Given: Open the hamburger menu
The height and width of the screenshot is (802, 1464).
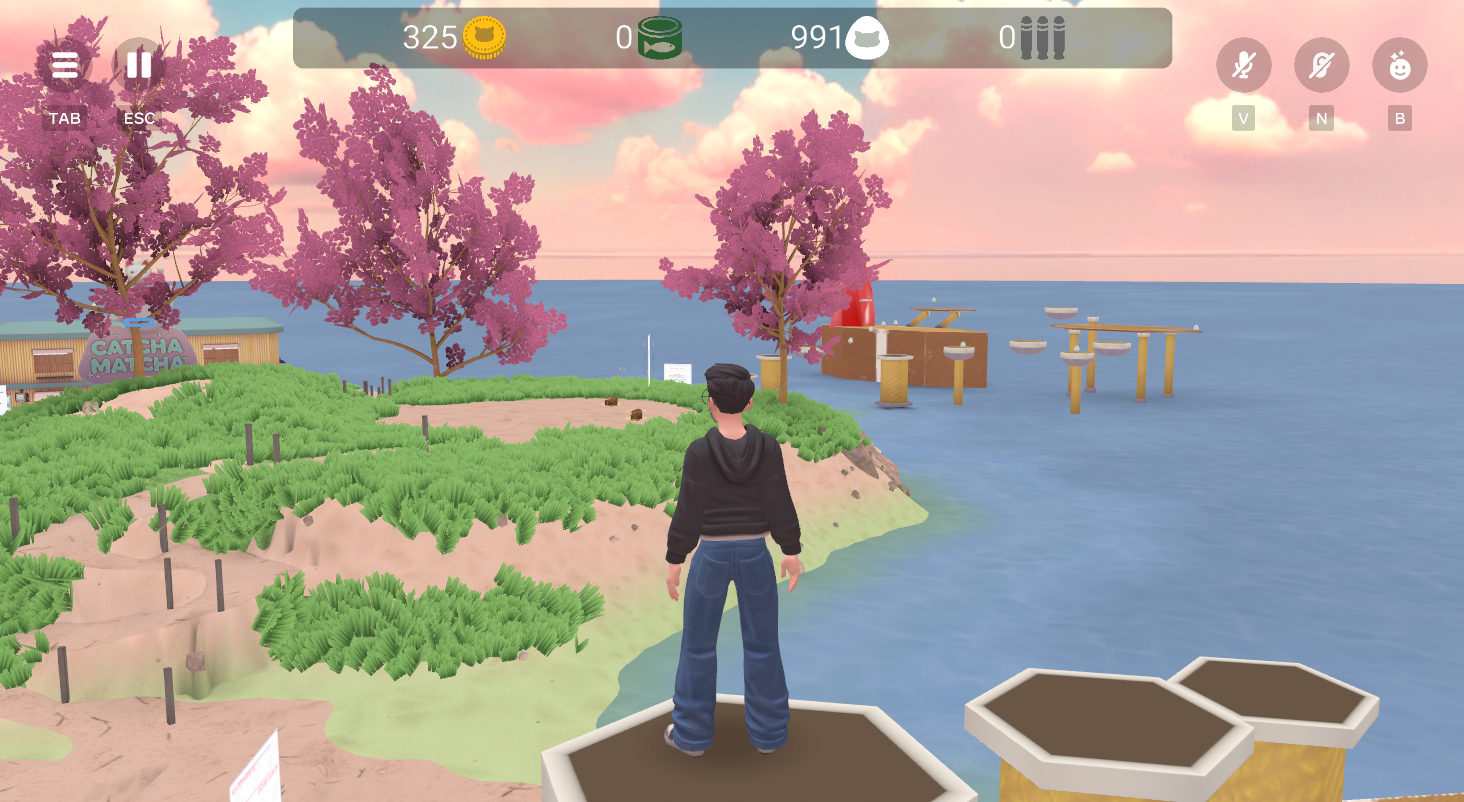Looking at the screenshot, I should (65, 66).
